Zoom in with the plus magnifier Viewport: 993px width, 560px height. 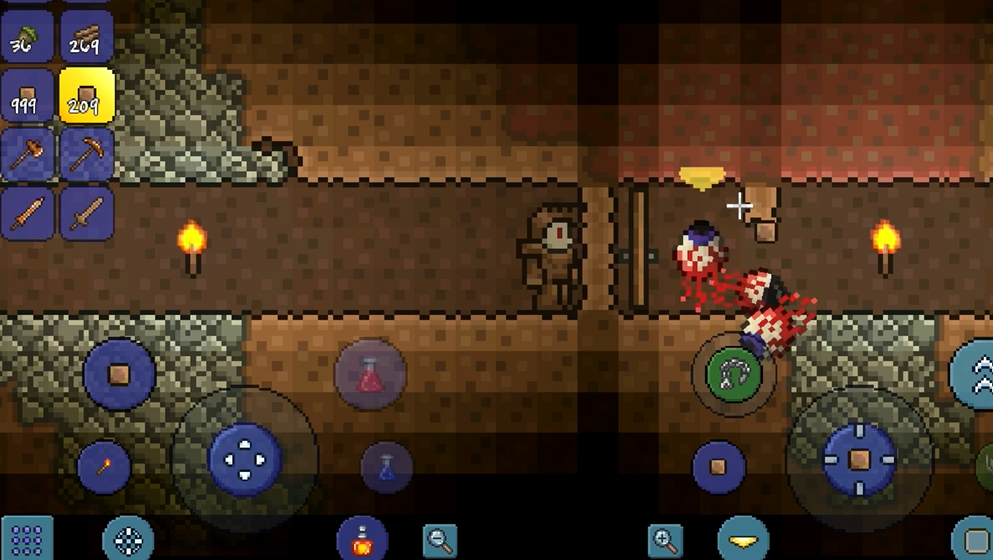[665, 540]
